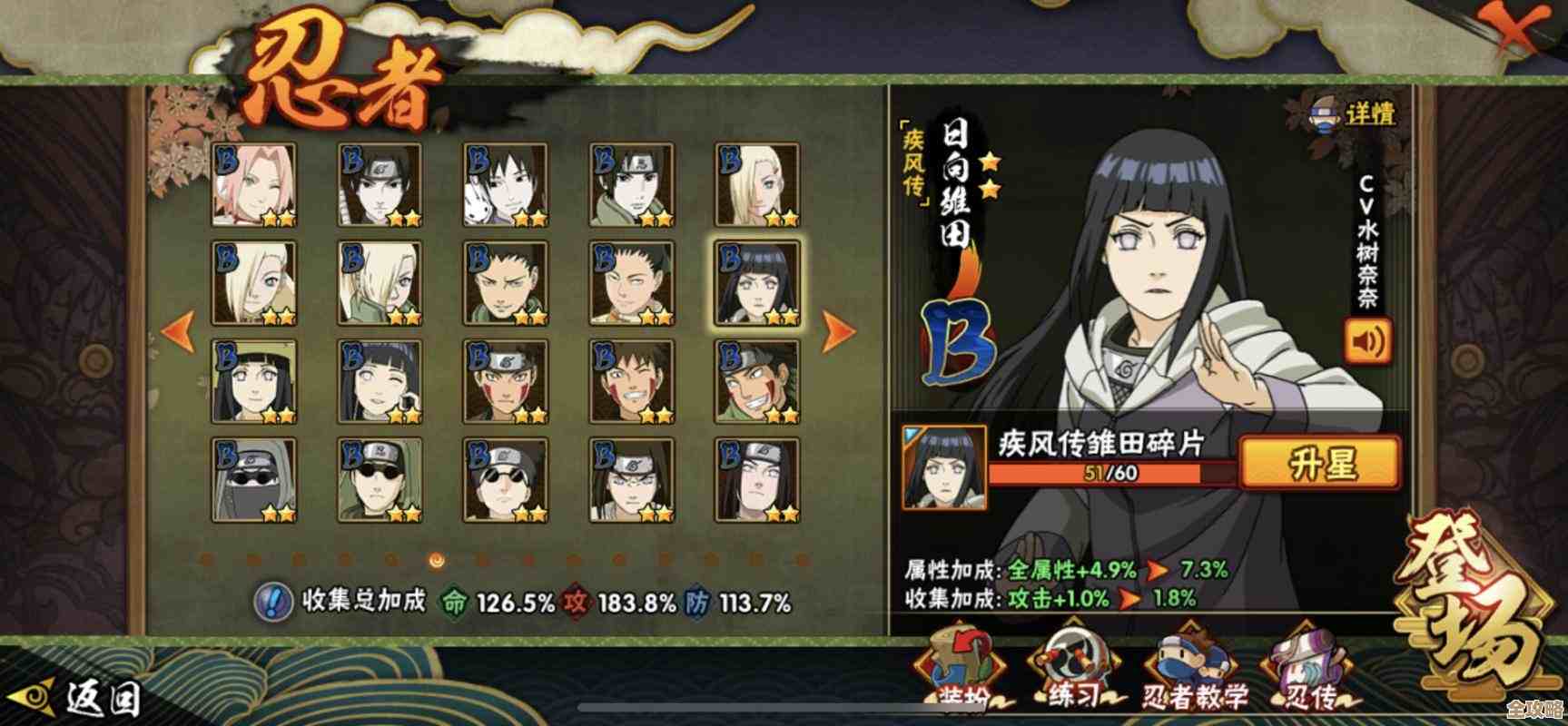This screenshot has width=1568, height=726.
Task: Select Kiba's portrait in the roster
Action: 506,381
